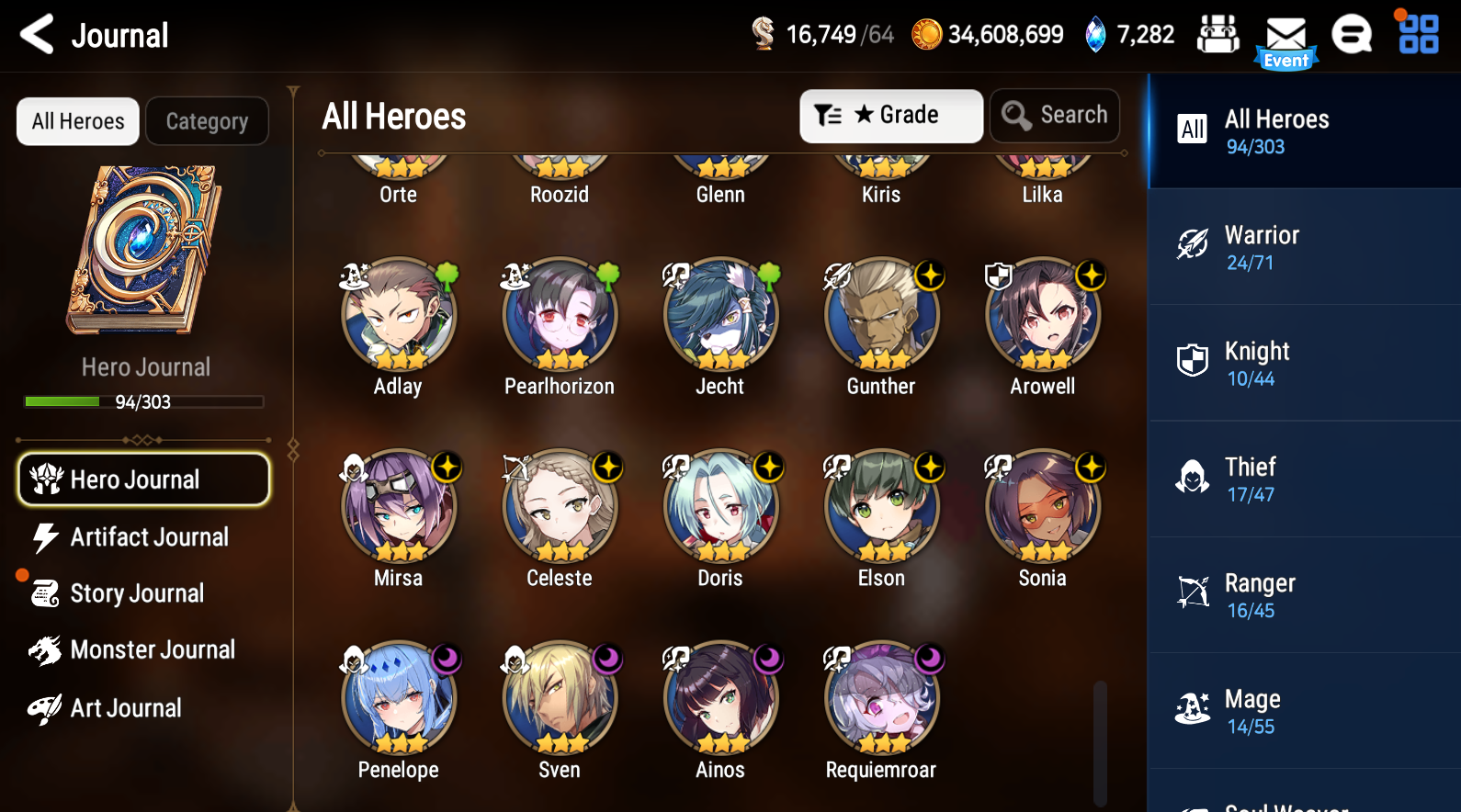
Task: Open the Grade filter dropdown
Action: point(890,115)
